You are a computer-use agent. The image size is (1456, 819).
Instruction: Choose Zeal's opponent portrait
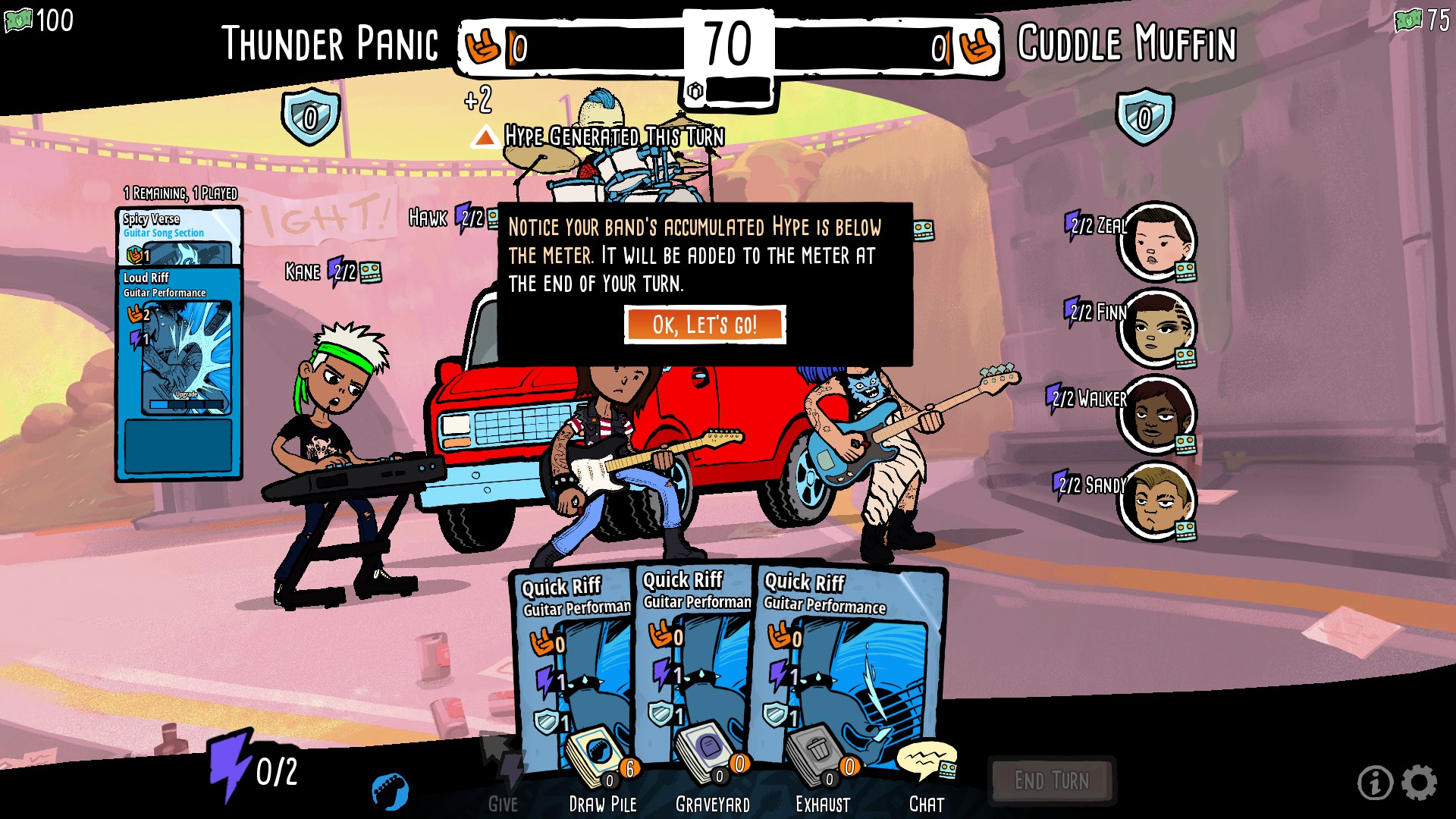(x=1156, y=240)
